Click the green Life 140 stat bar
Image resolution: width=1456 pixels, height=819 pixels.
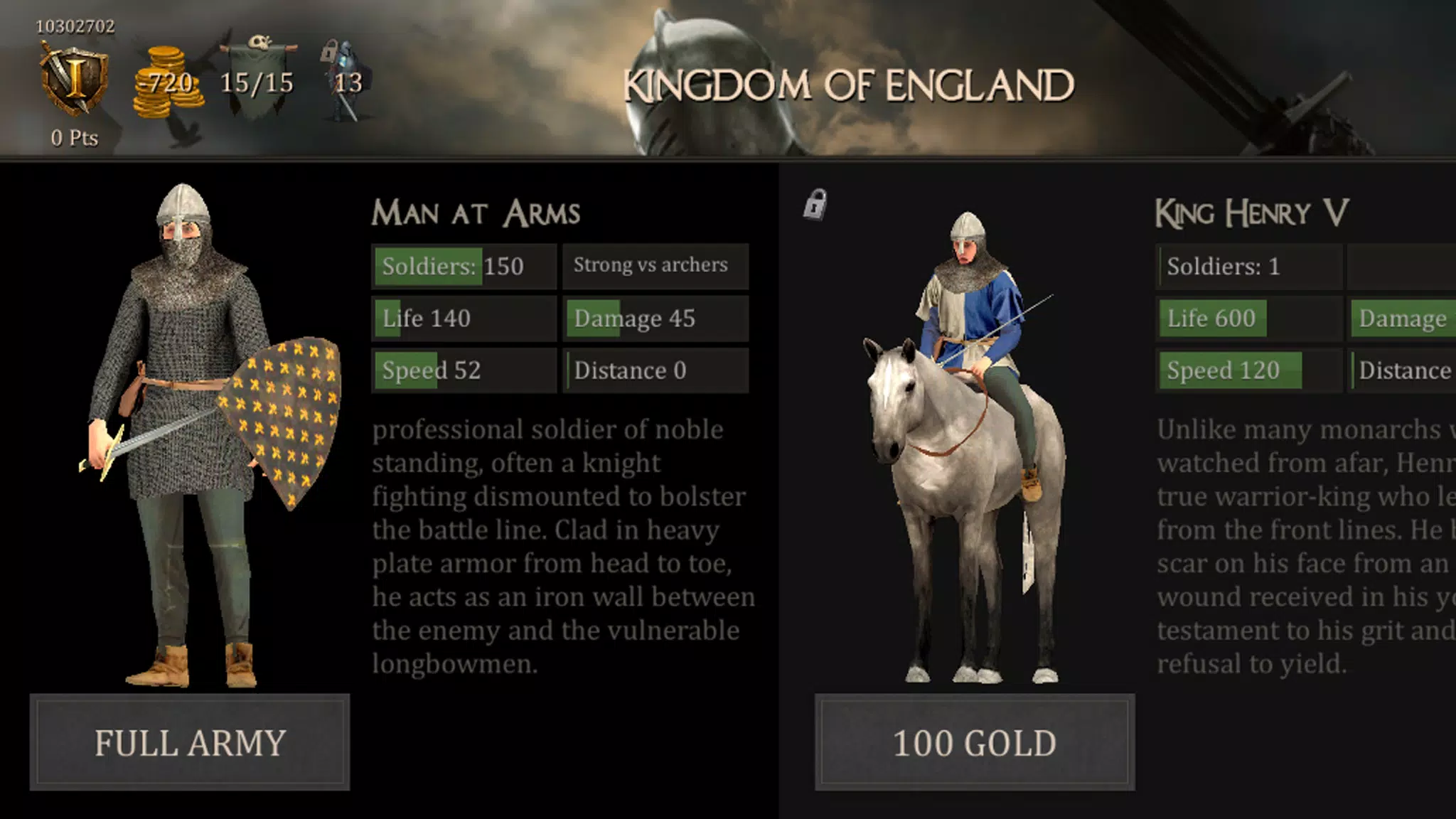(462, 318)
